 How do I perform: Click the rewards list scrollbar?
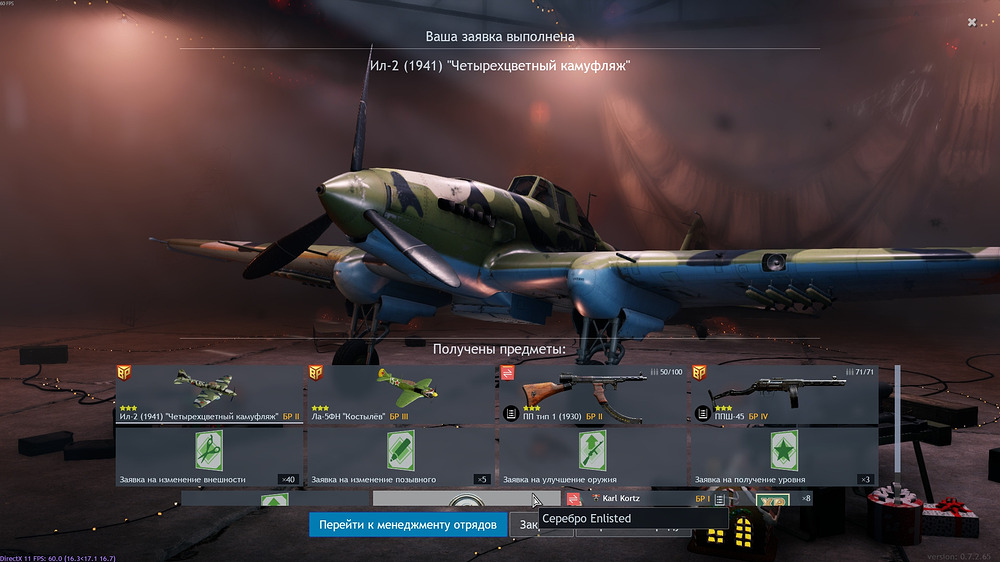pyautogui.click(x=897, y=418)
